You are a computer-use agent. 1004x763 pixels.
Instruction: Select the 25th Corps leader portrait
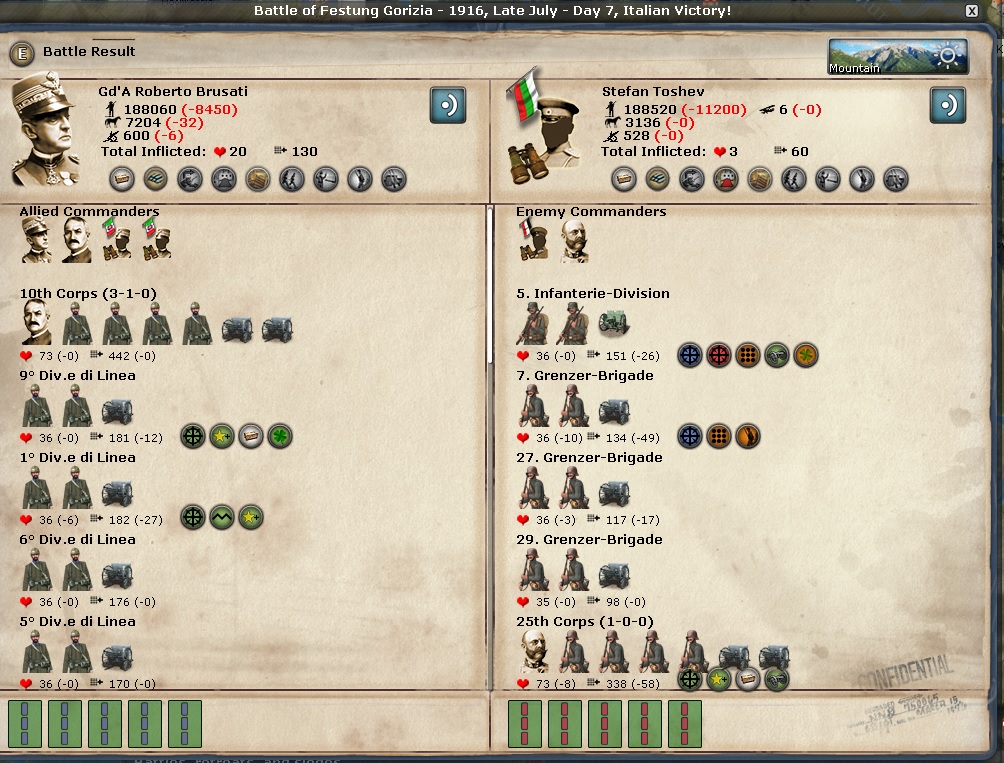[536, 650]
